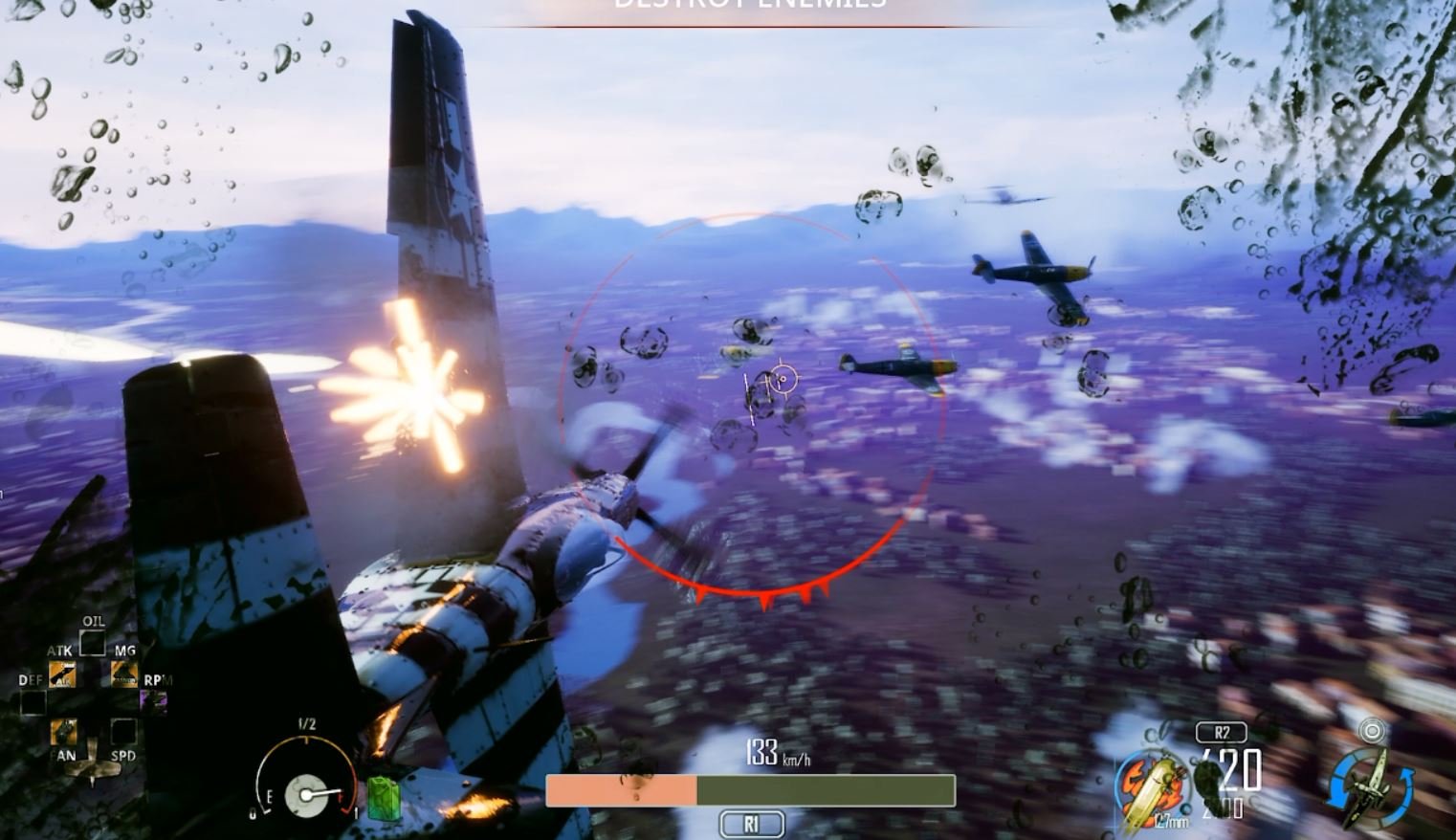The width and height of the screenshot is (1456, 840).
Task: Toggle the empty OIL equipment slot
Action: 92,643
